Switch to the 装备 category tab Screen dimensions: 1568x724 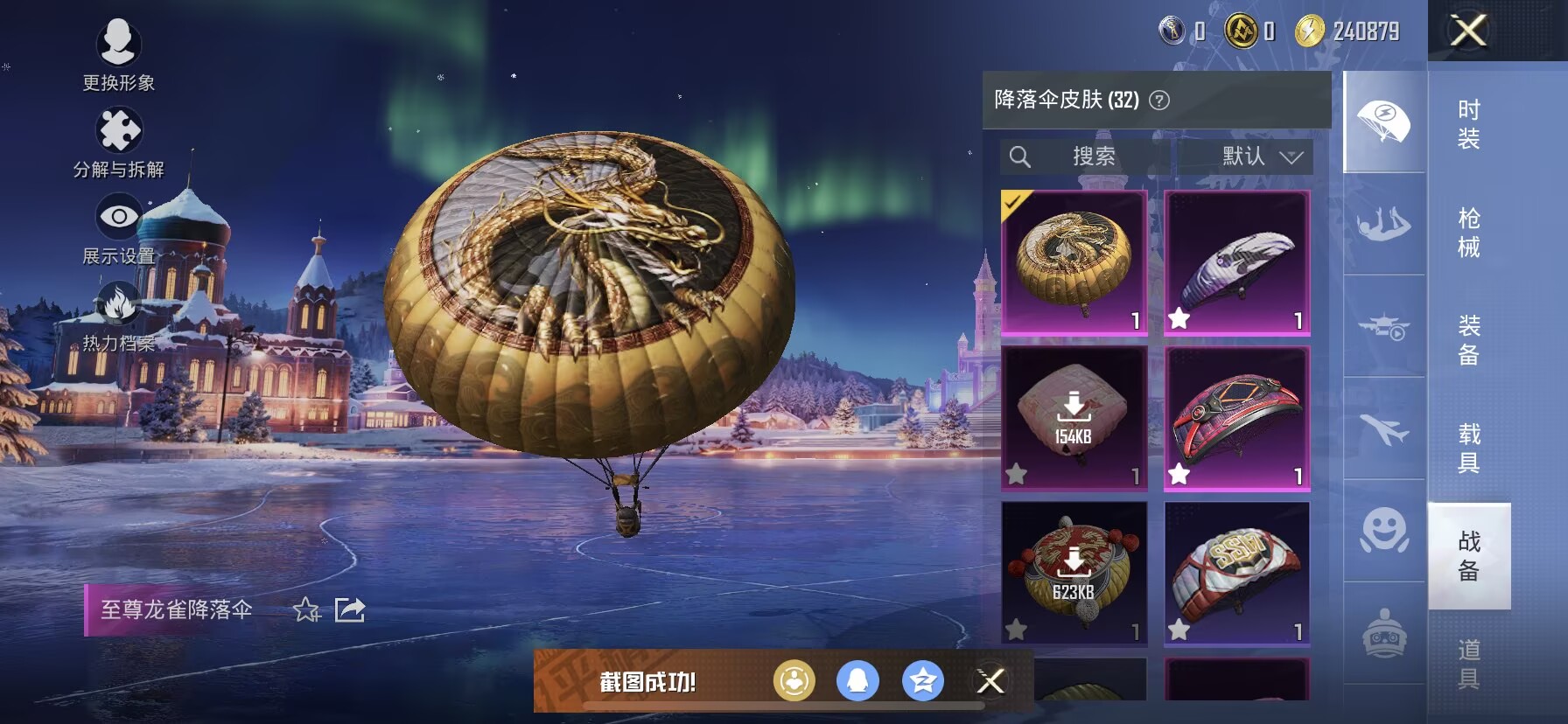pos(1468,340)
